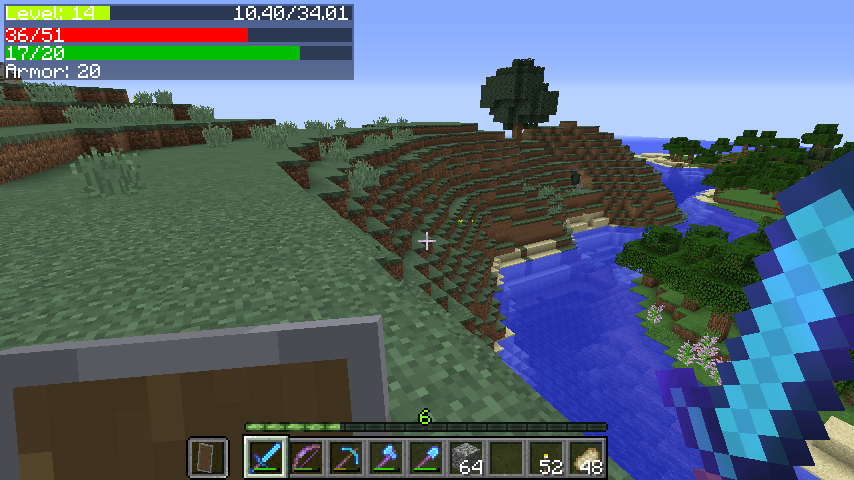
Task: Select the diamond sword hotbar slot
Action: (x=266, y=458)
